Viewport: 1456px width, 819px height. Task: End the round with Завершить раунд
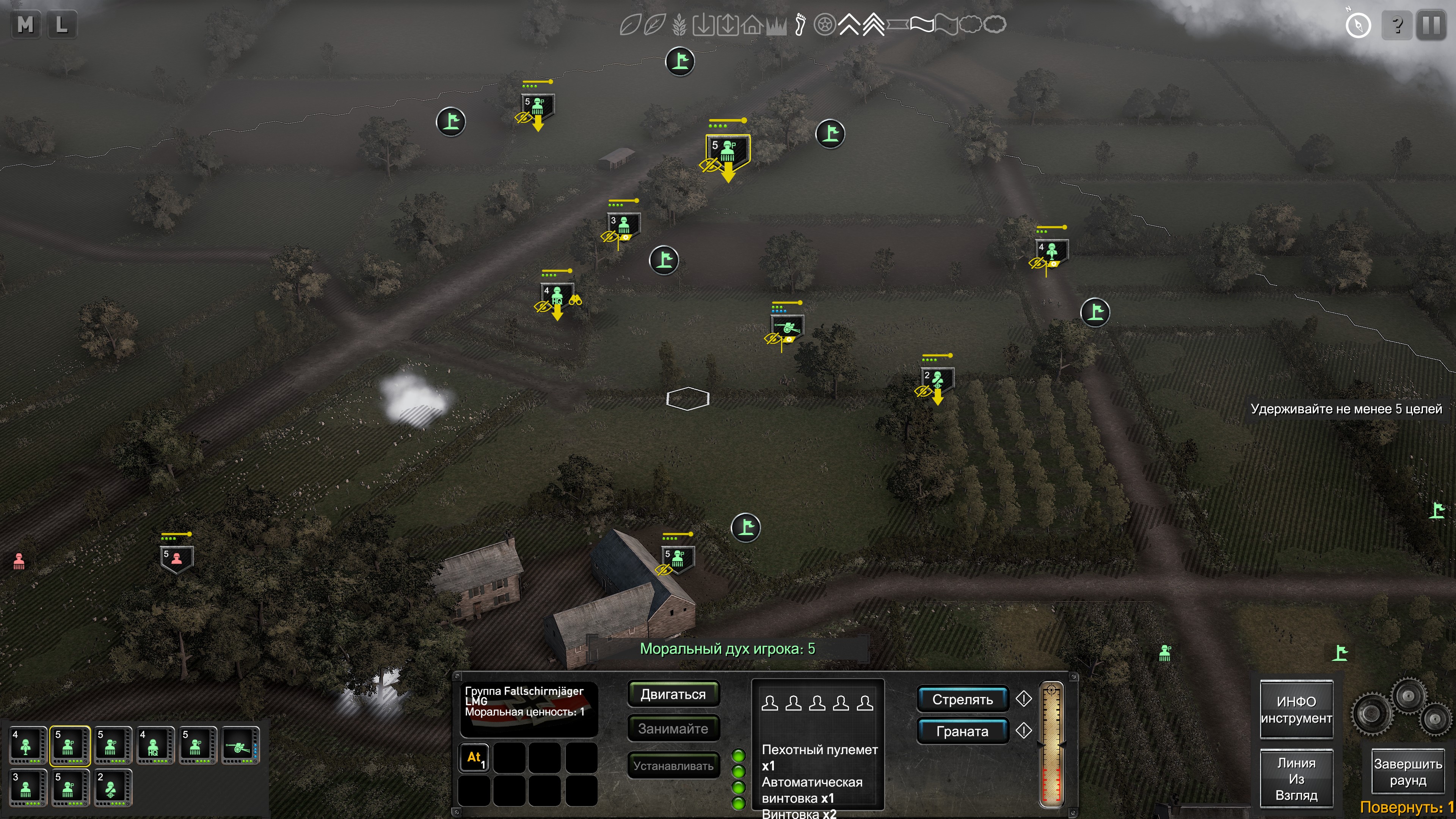(x=1407, y=772)
